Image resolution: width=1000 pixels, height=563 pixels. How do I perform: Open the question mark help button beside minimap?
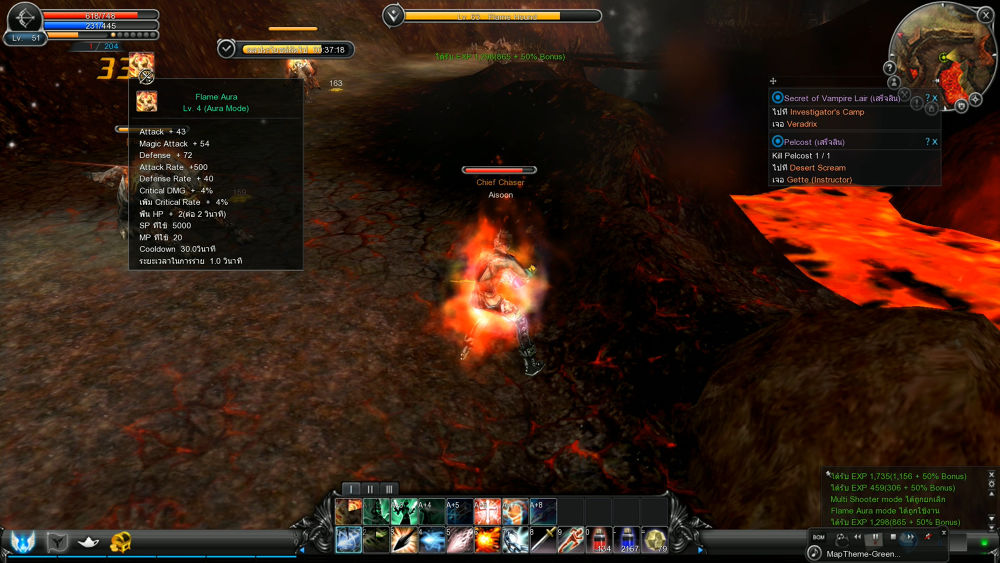(x=891, y=68)
